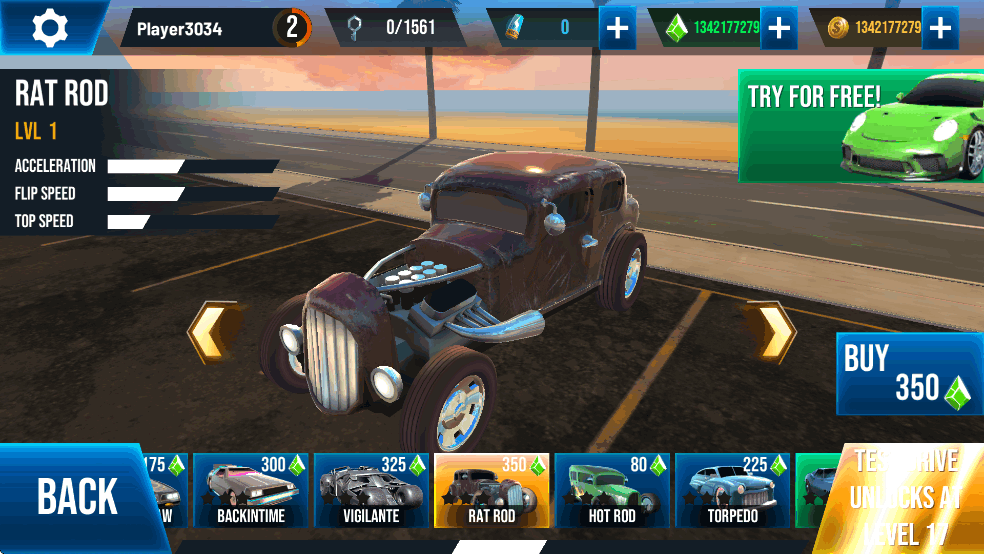Choose the Vigilante car thumbnail
This screenshot has width=984, height=554.
[371, 490]
